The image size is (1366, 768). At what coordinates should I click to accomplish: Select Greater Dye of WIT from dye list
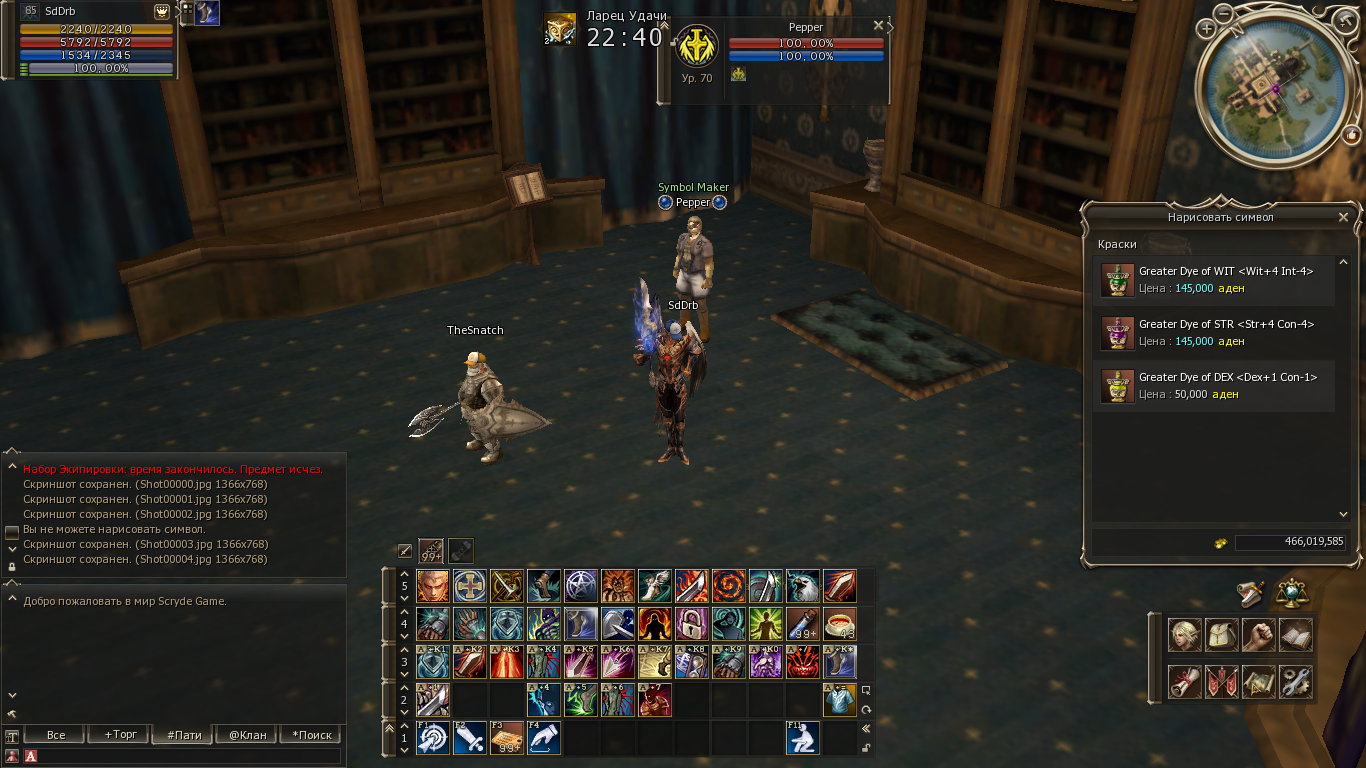pyautogui.click(x=1213, y=280)
